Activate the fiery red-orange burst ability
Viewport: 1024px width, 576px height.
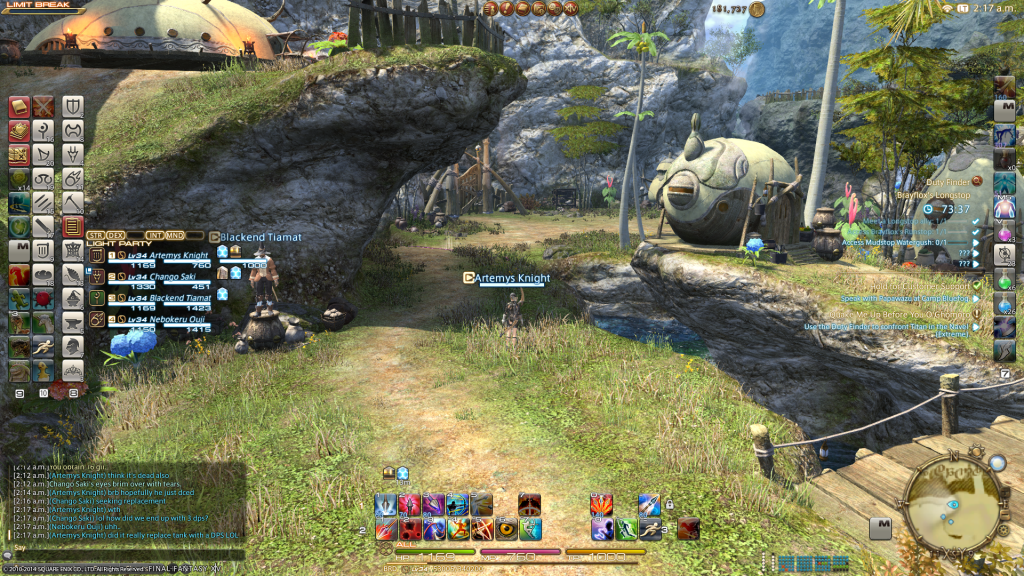coord(602,505)
